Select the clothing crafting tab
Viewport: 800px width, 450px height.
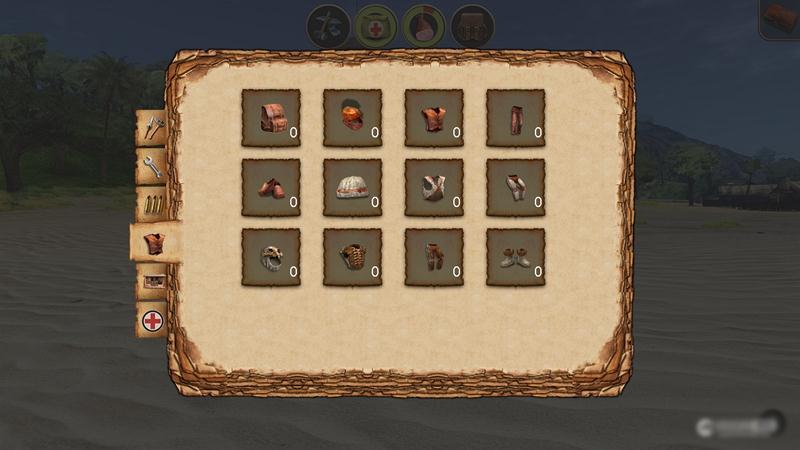tap(153, 242)
